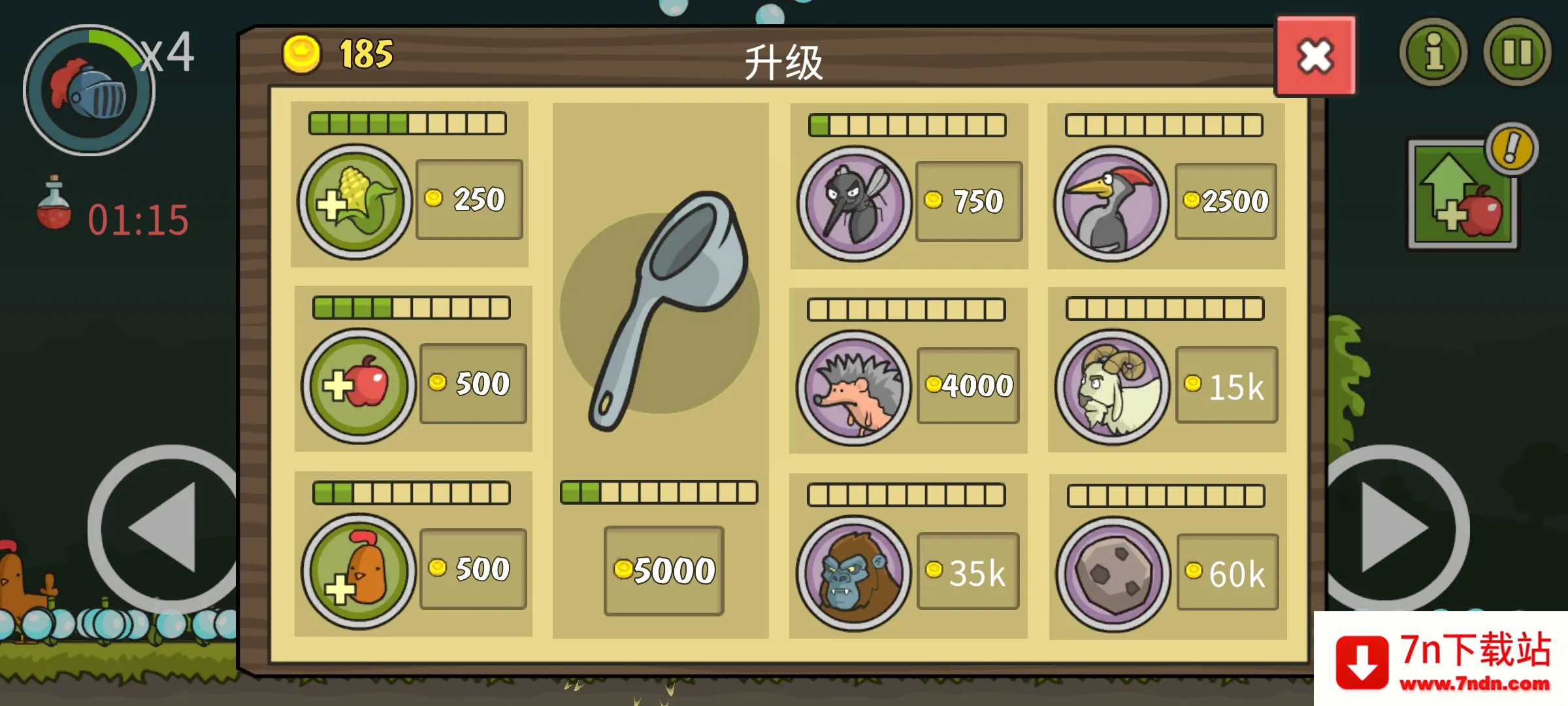Viewport: 1568px width, 706px height.
Task: Select the gorilla upgrade icon
Action: [853, 572]
